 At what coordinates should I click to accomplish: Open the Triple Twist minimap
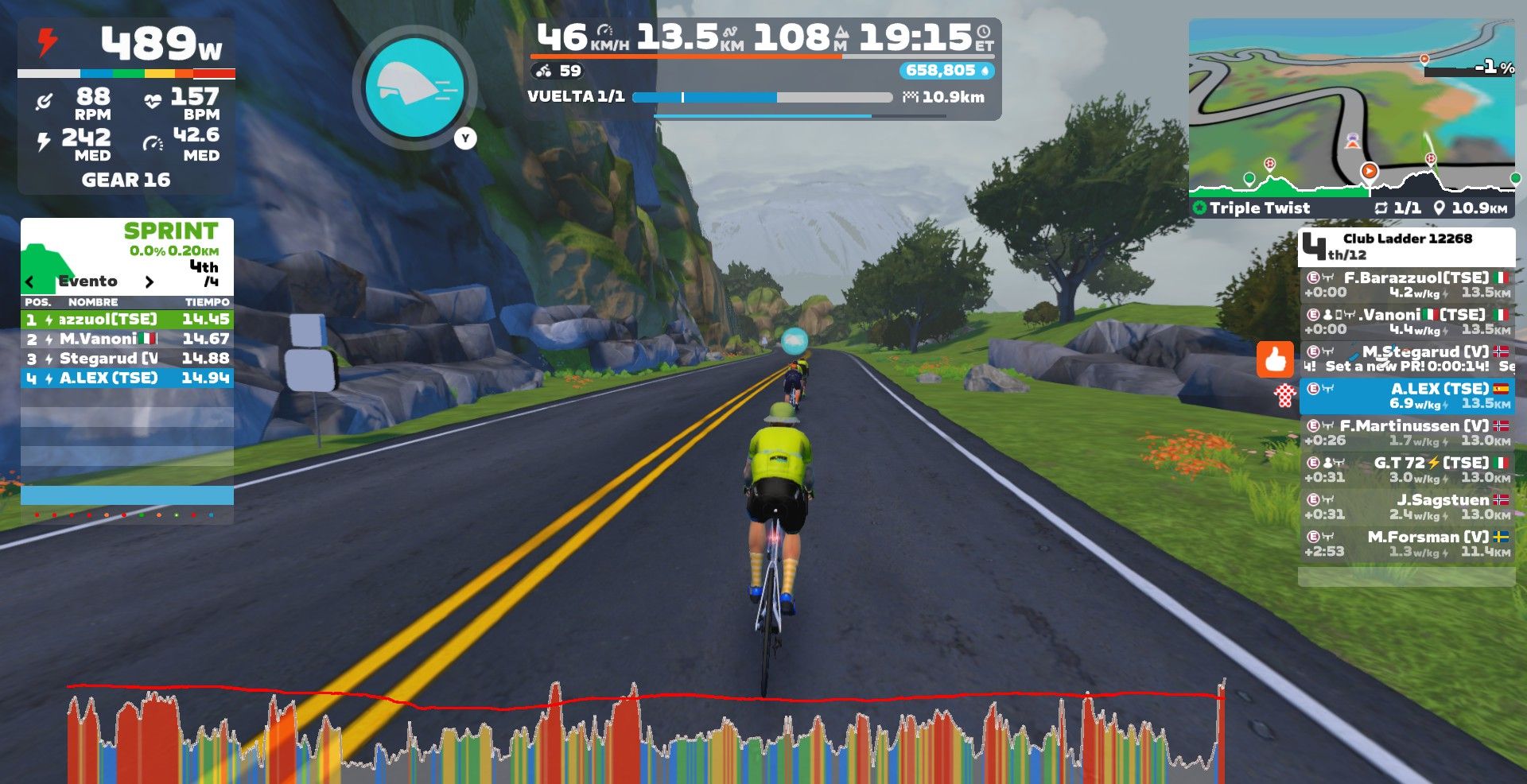pyautogui.click(x=1351, y=107)
